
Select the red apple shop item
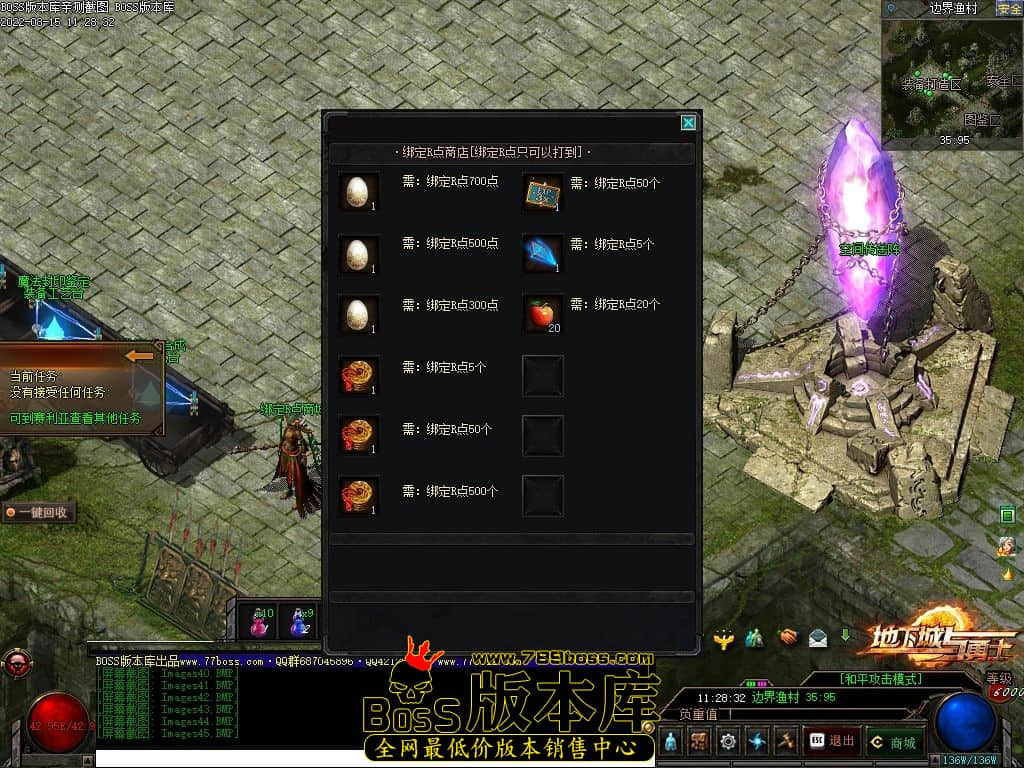pos(543,314)
